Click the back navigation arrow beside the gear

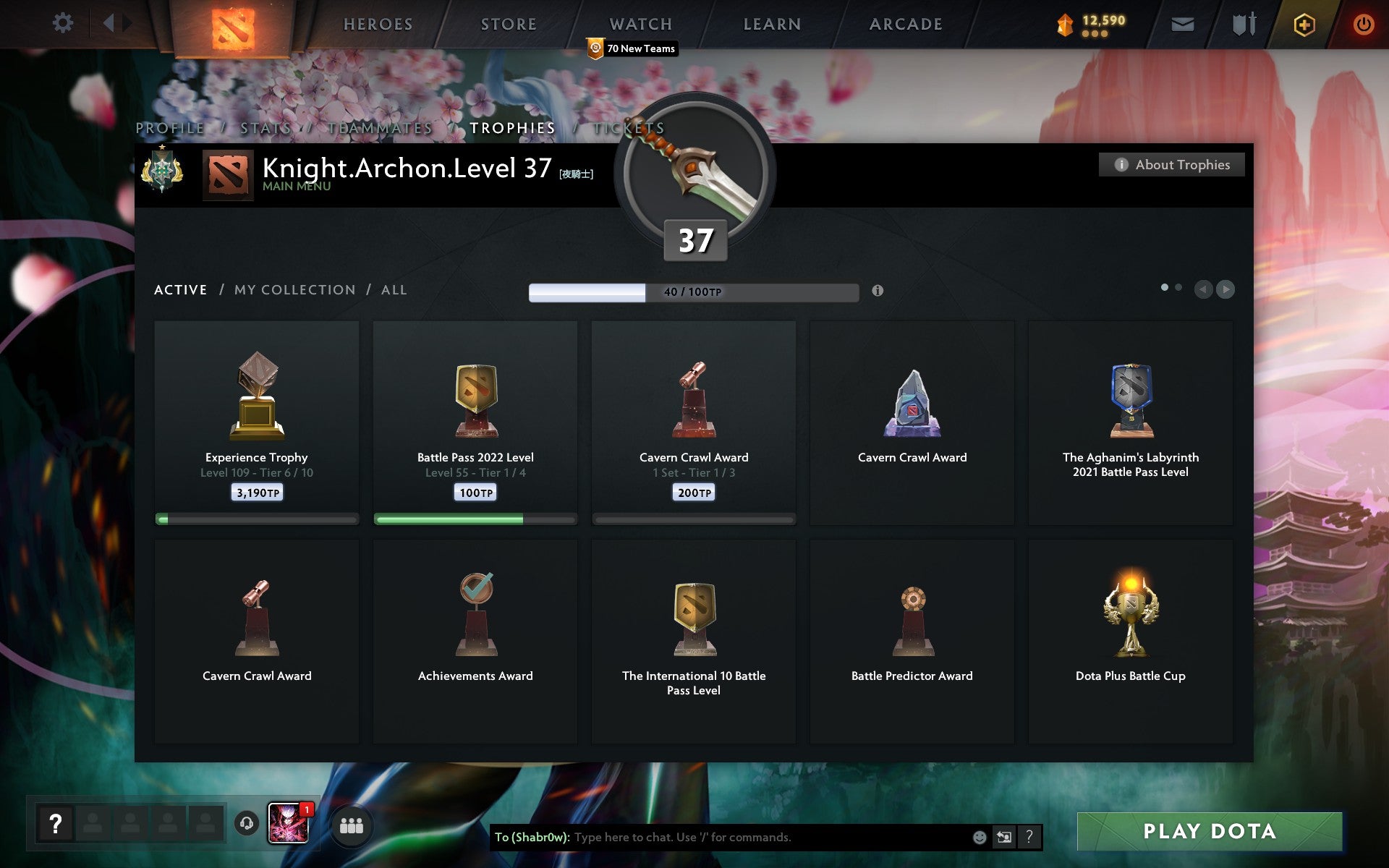tap(109, 23)
